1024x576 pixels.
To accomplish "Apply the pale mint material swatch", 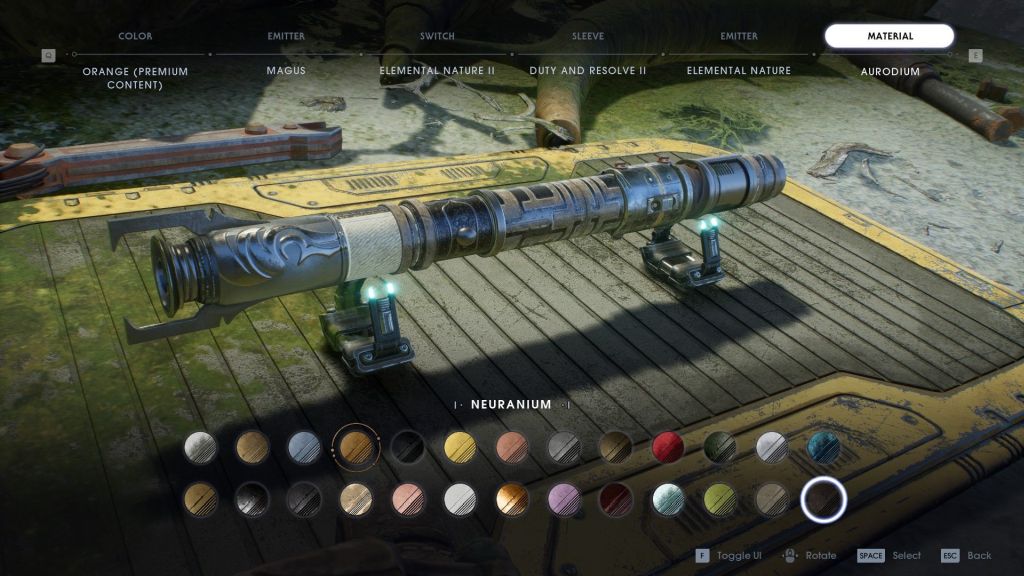I will (x=668, y=498).
